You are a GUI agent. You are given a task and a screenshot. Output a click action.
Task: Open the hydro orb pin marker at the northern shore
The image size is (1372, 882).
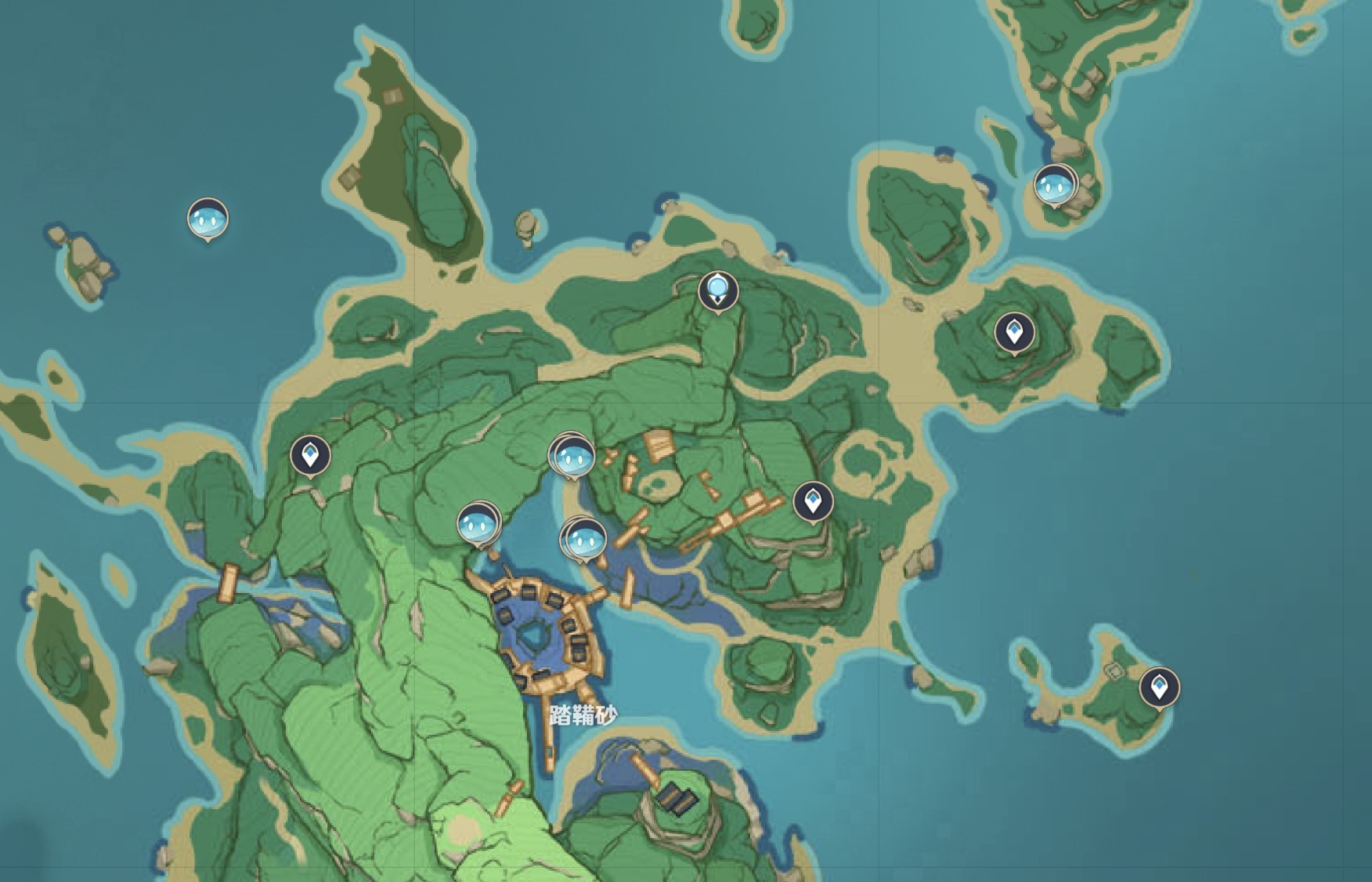(x=718, y=290)
